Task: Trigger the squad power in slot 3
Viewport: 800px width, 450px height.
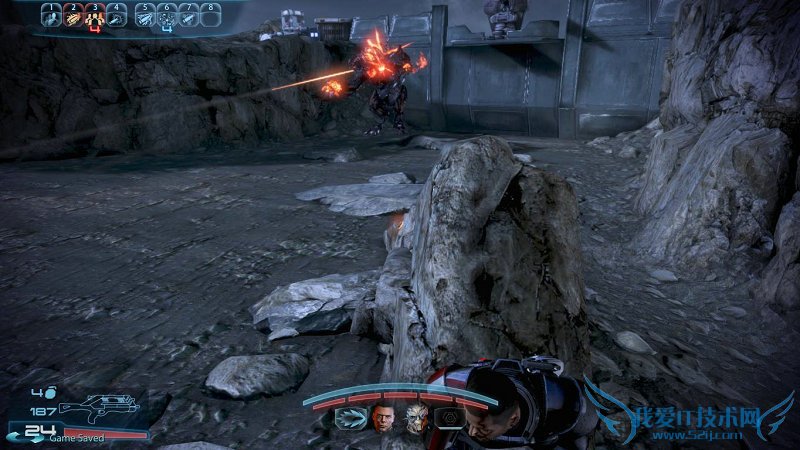Action: pyautogui.click(x=95, y=15)
